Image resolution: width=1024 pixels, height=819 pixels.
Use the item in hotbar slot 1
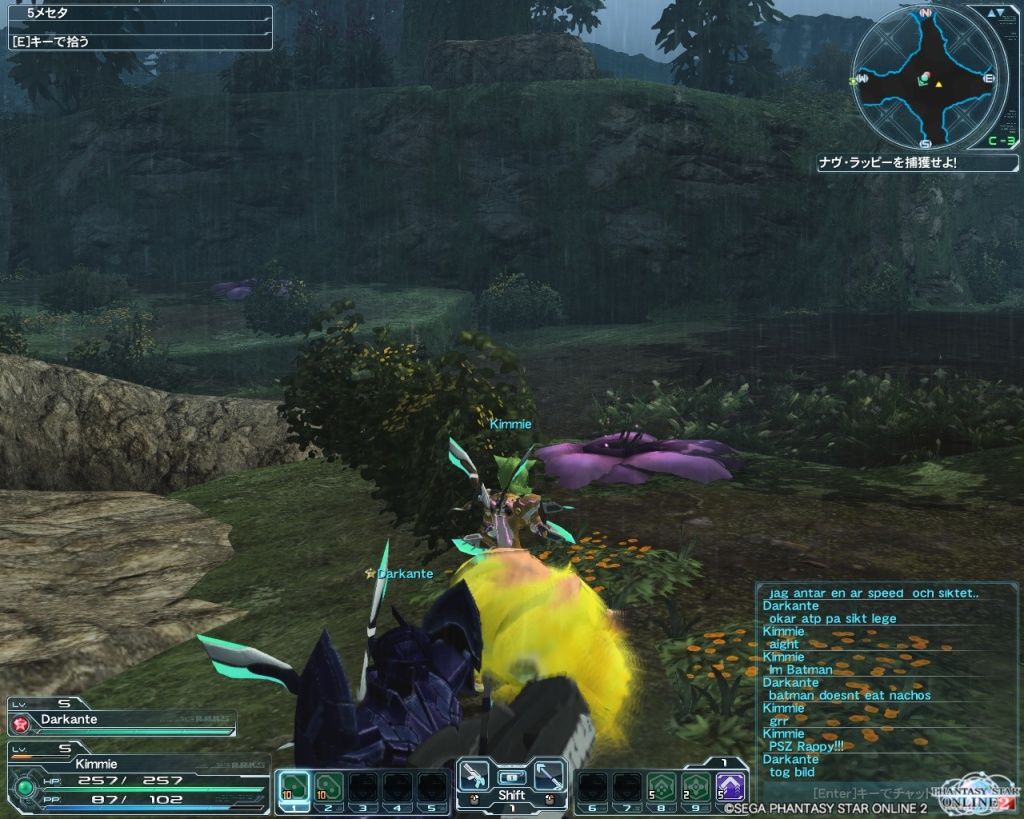(293, 786)
